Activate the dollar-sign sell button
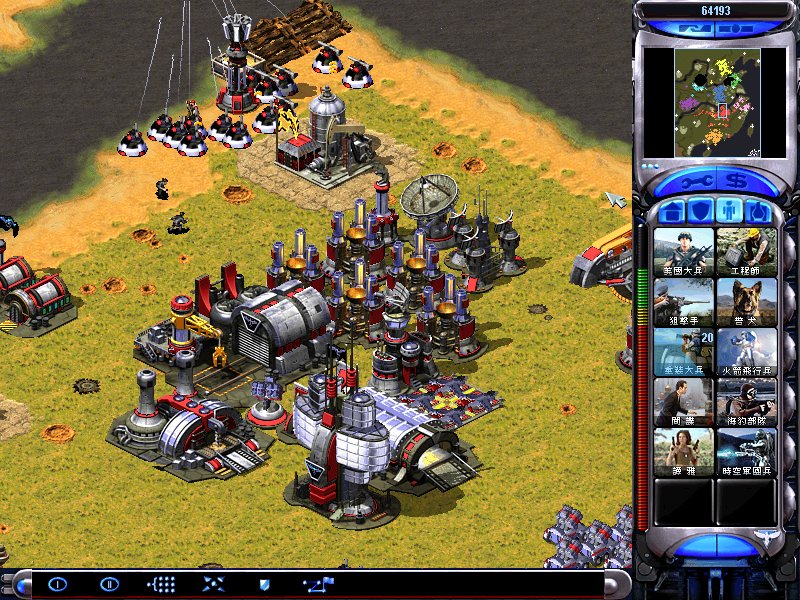This screenshot has height=600, width=800. [738, 182]
